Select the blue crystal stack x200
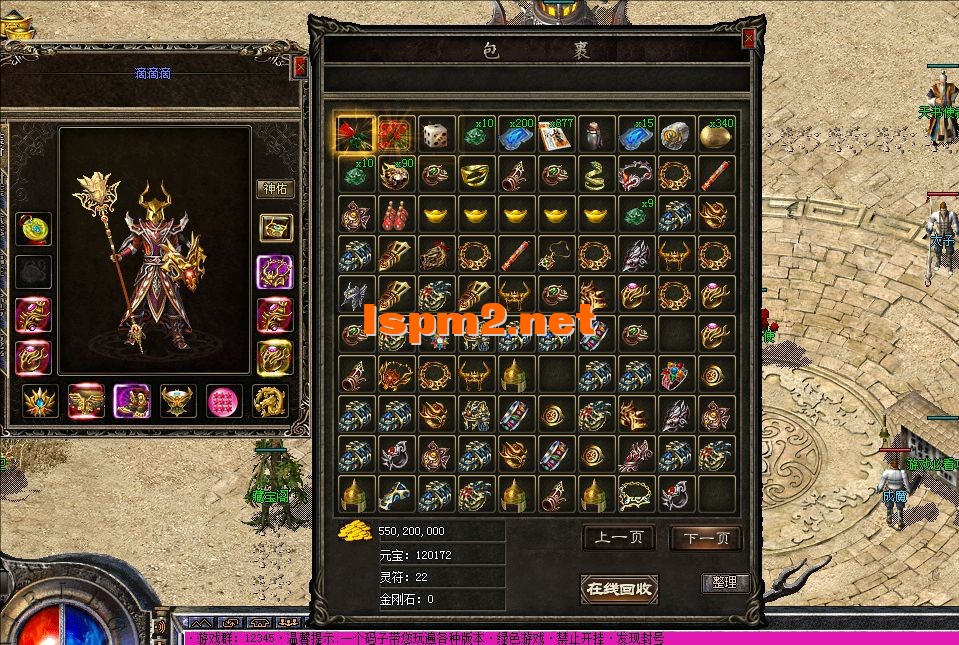Image resolution: width=959 pixels, height=645 pixels. (x=515, y=135)
